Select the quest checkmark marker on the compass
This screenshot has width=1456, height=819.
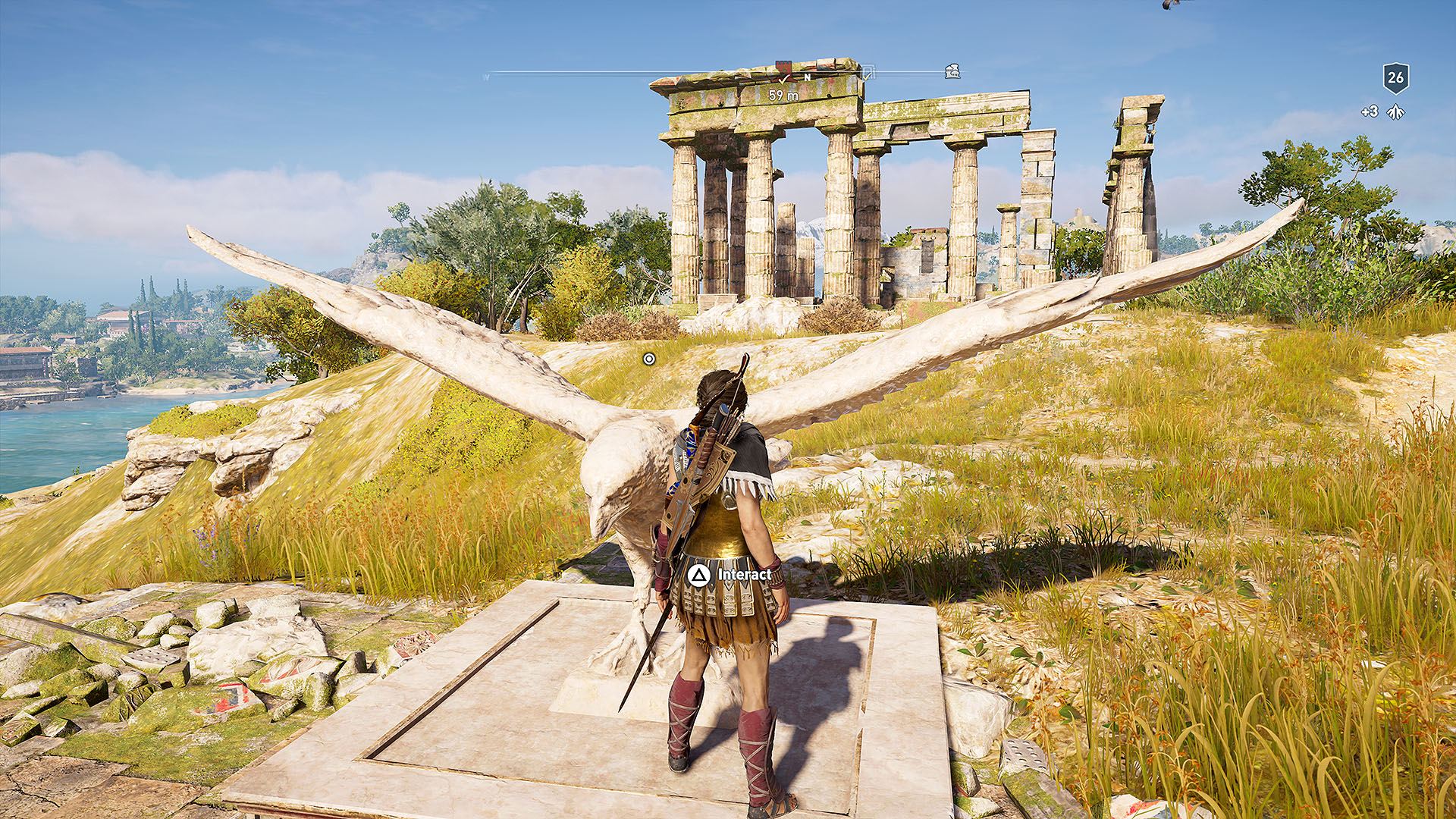click(x=784, y=79)
